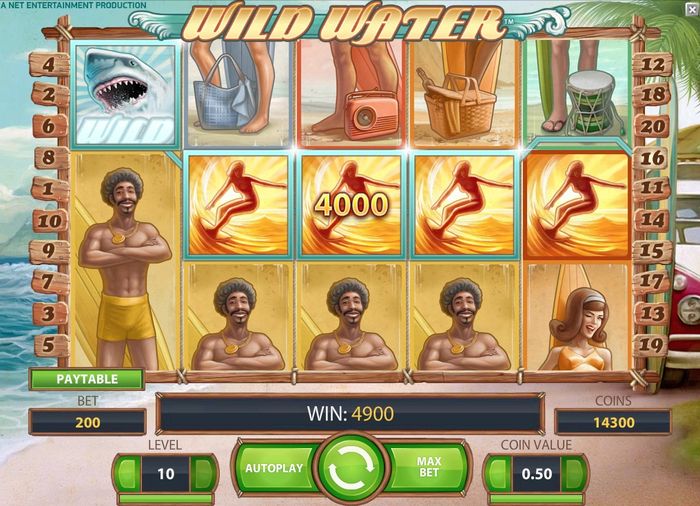Select payline 5 wooden sign
This screenshot has height=506, width=700.
[x=50, y=345]
